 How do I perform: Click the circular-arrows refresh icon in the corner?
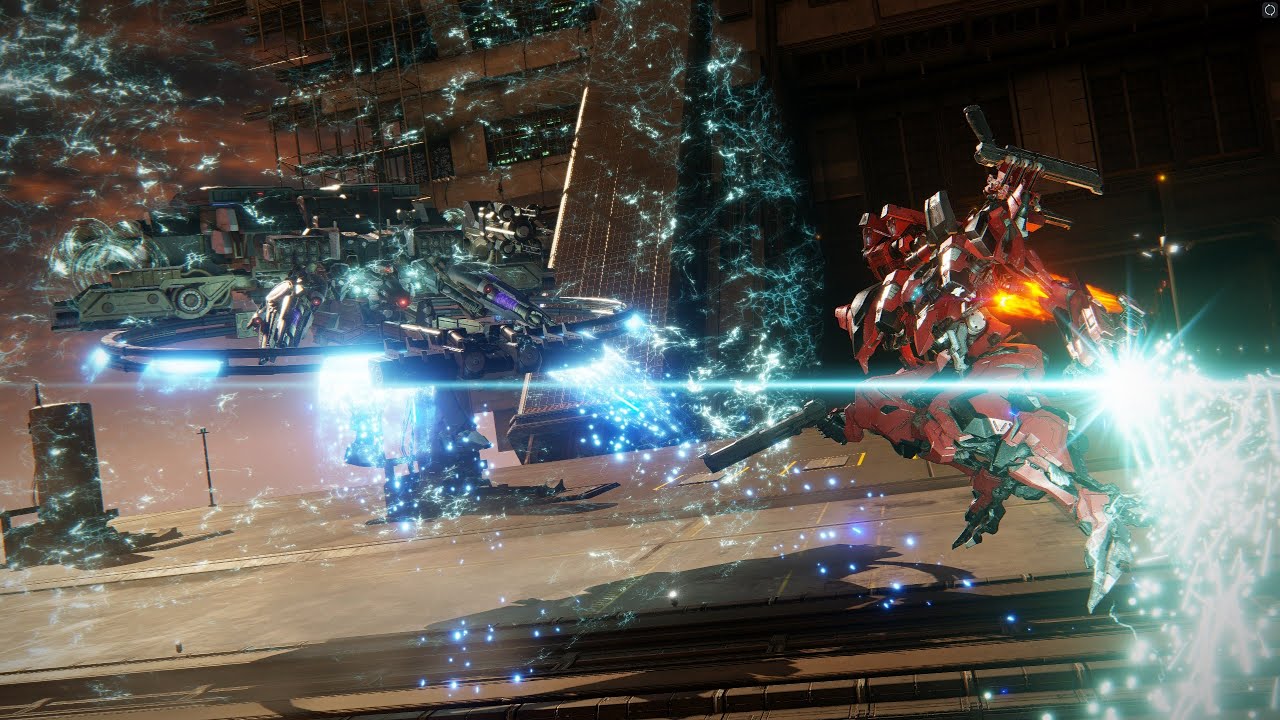[1268, 10]
